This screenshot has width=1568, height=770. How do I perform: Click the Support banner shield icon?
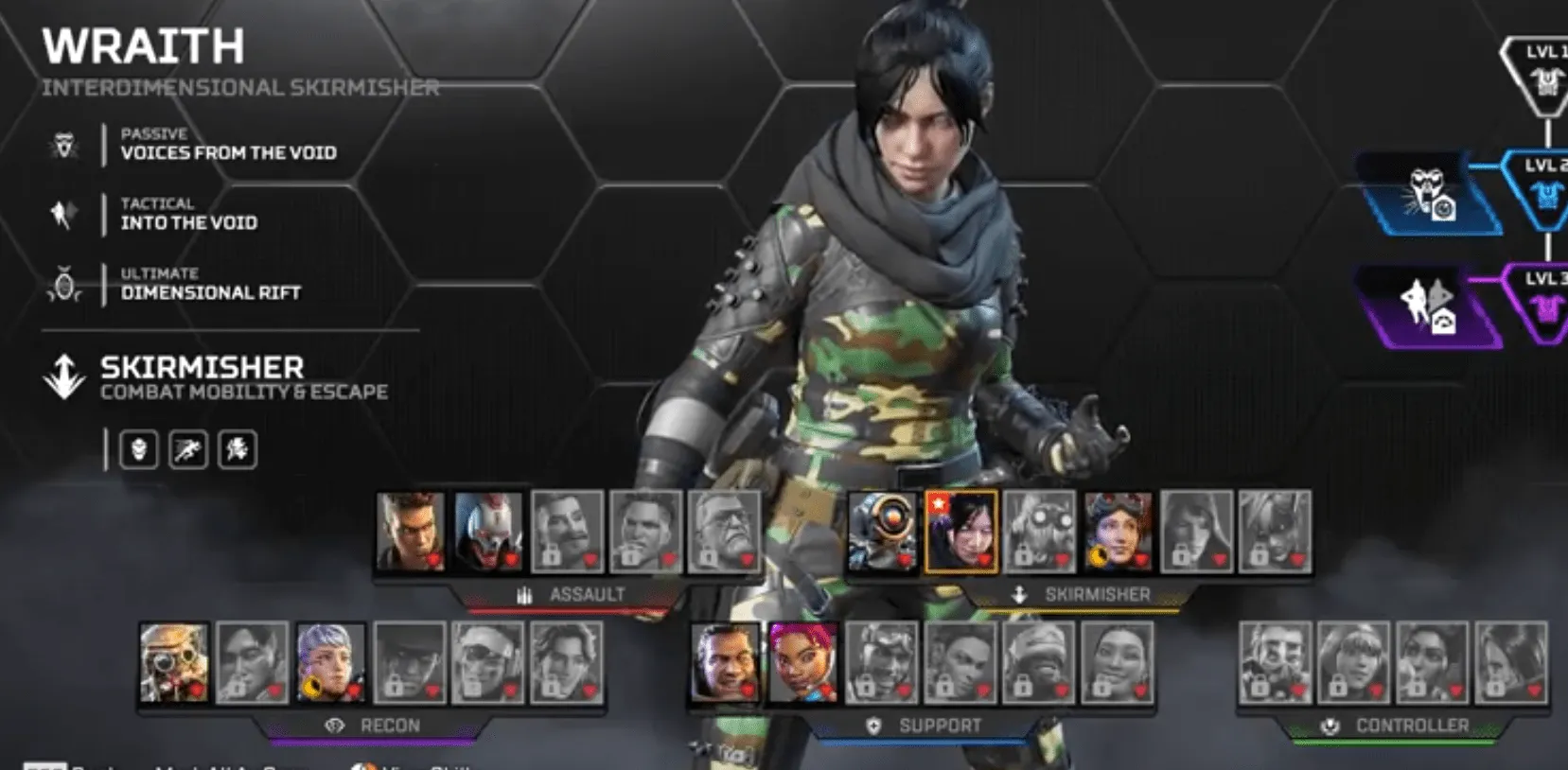[872, 726]
